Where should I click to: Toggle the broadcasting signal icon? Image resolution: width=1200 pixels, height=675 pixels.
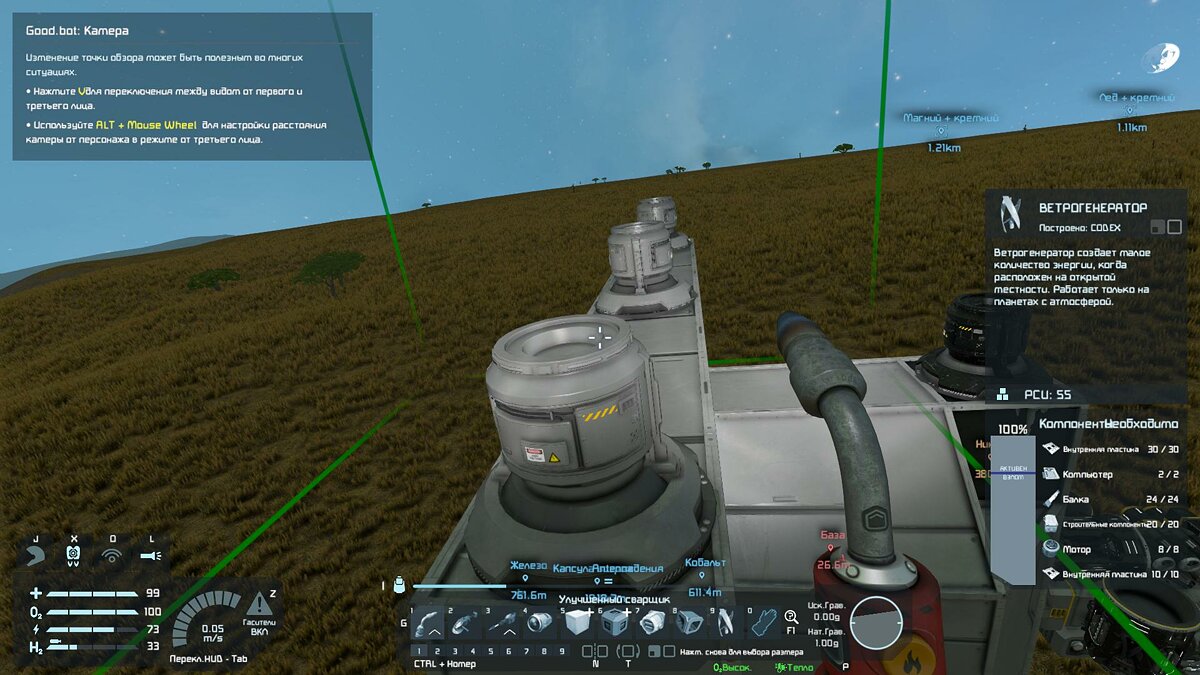[x=112, y=553]
